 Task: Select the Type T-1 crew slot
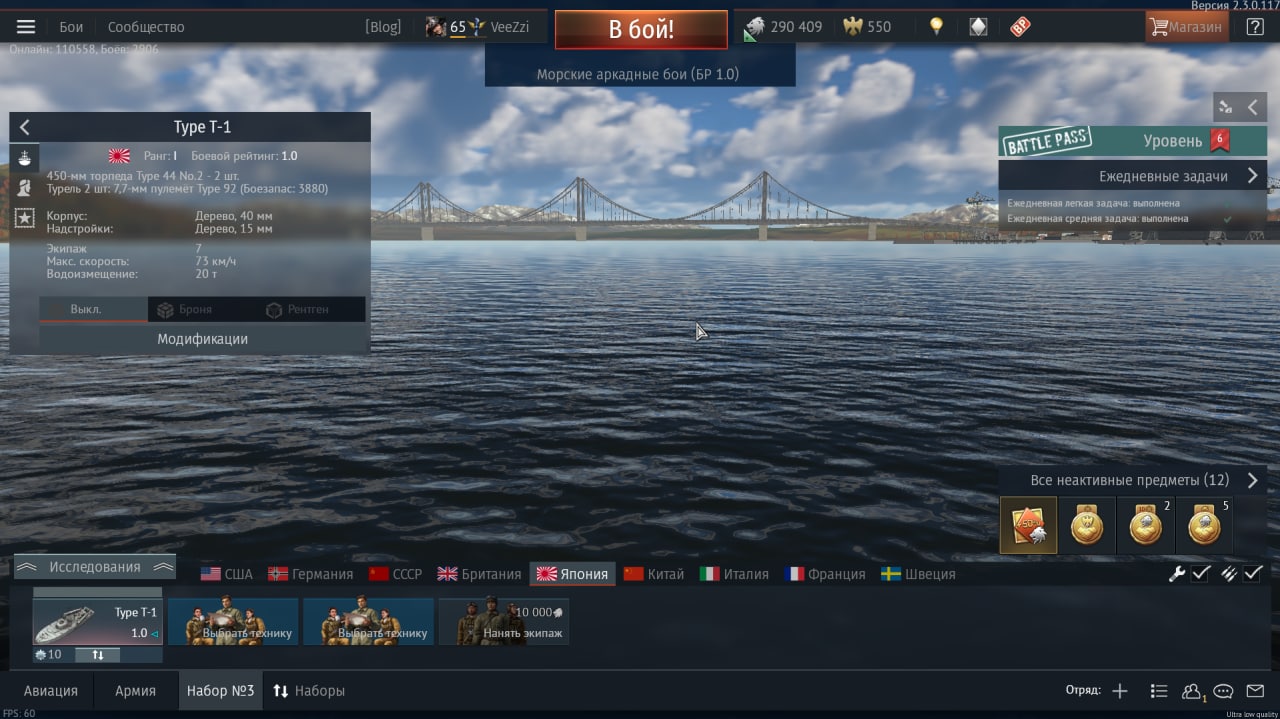pos(97,622)
